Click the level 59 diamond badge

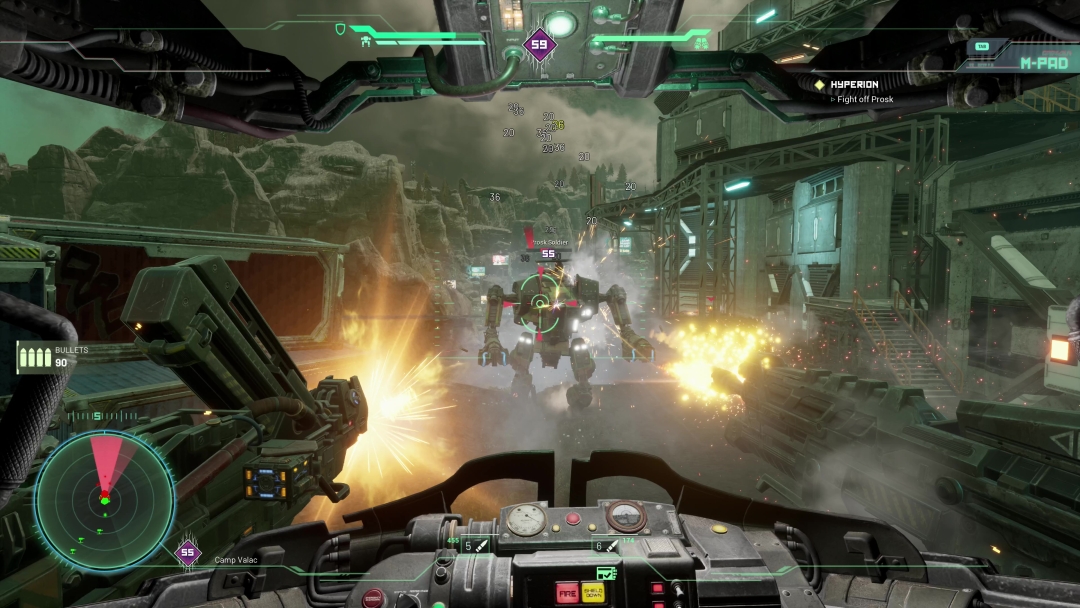click(540, 44)
